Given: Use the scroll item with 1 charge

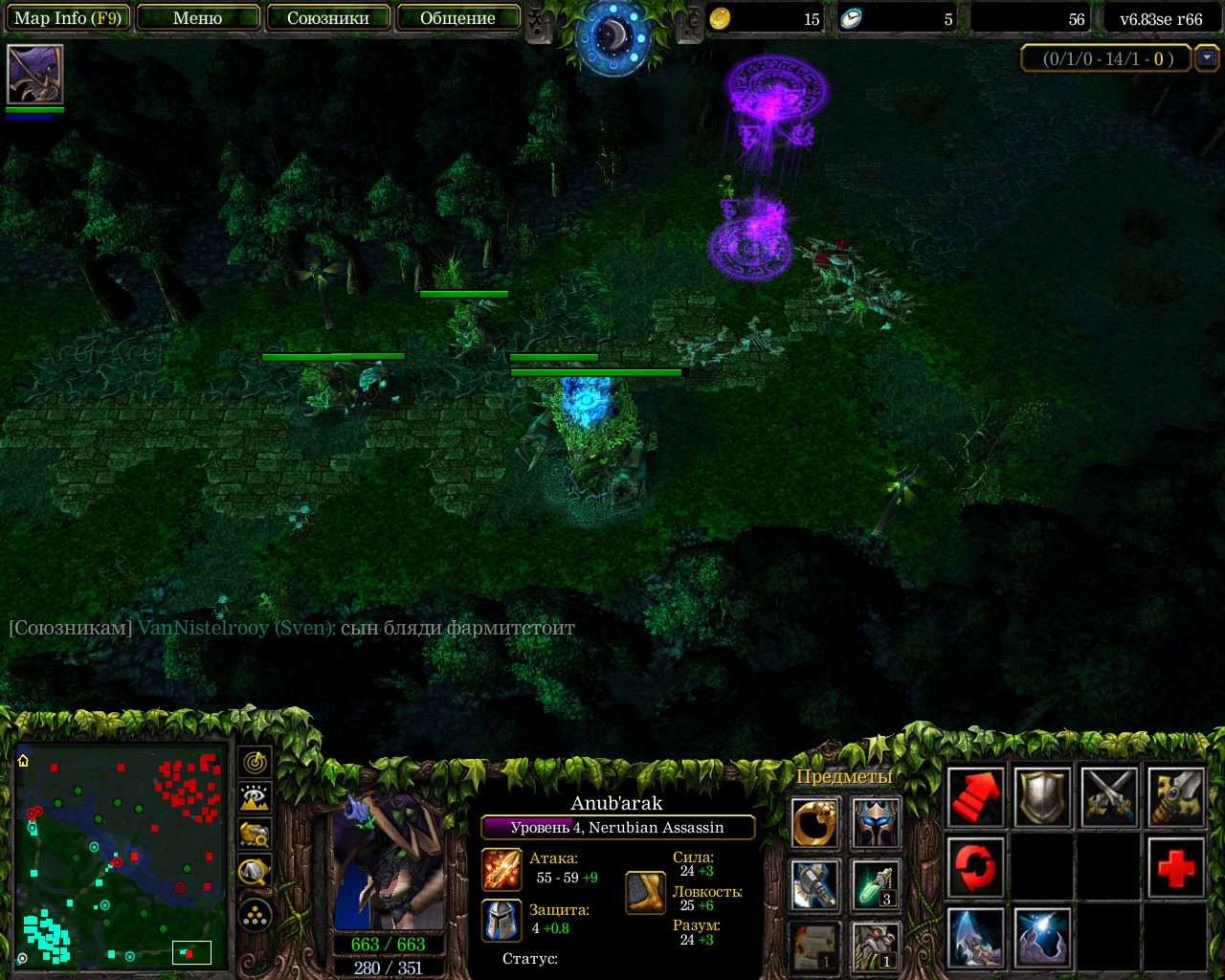Looking at the screenshot, I should coord(815,946).
